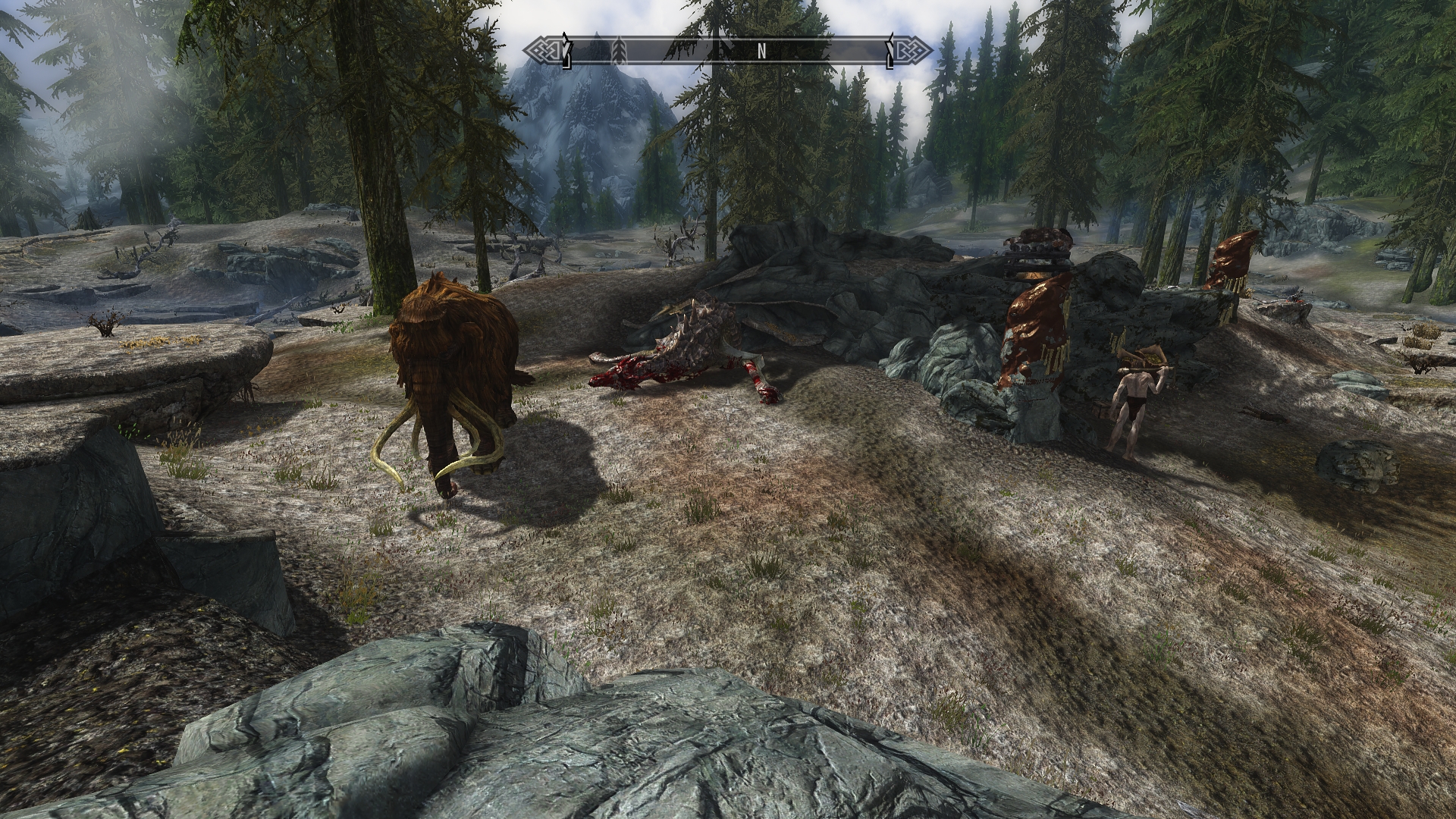
Task: Select the tree-shaped location marker on the compass
Action: pos(620,52)
